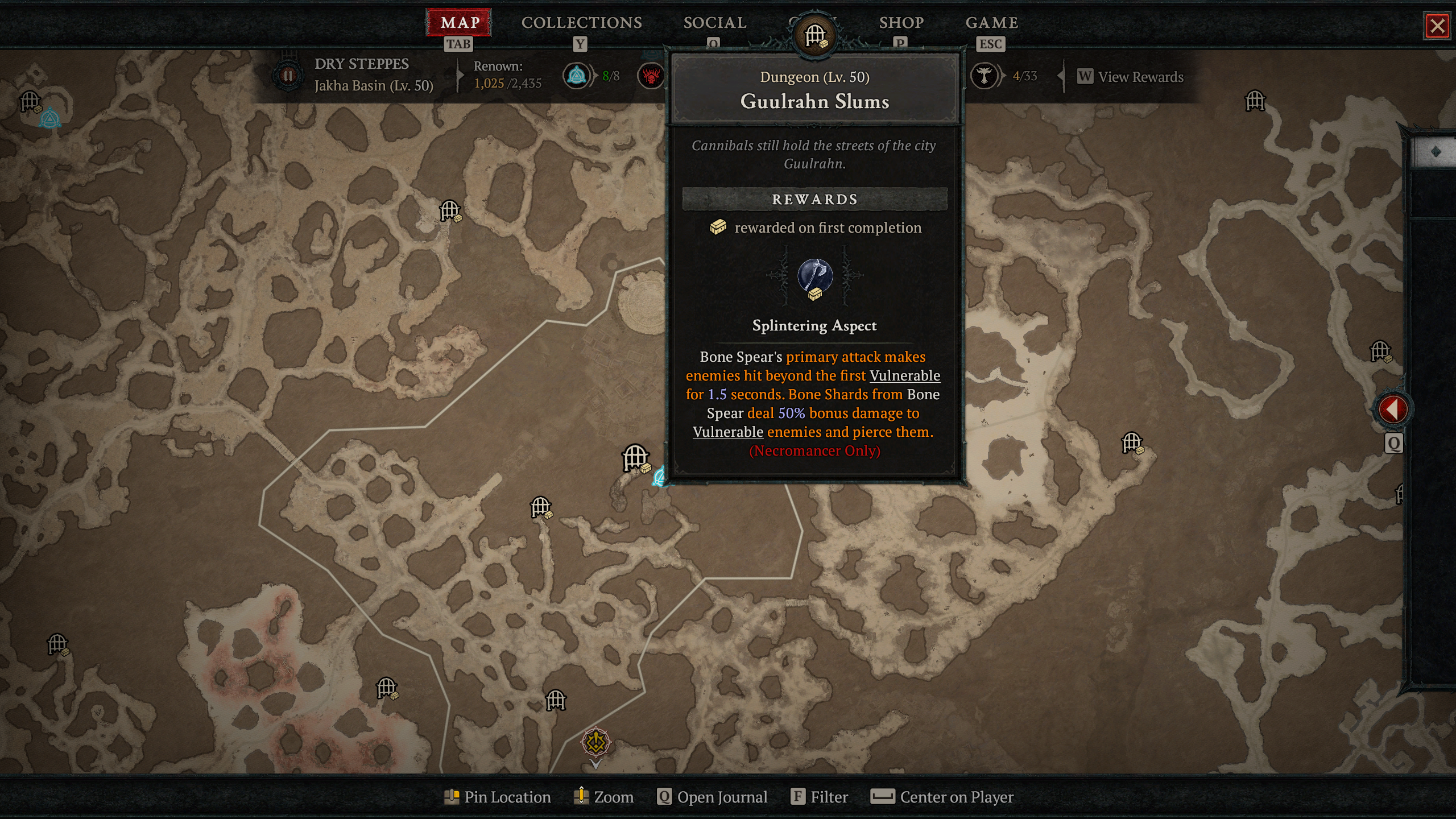This screenshot has height=819, width=1456.
Task: Expand the side panel with red arrow
Action: pos(1392,409)
